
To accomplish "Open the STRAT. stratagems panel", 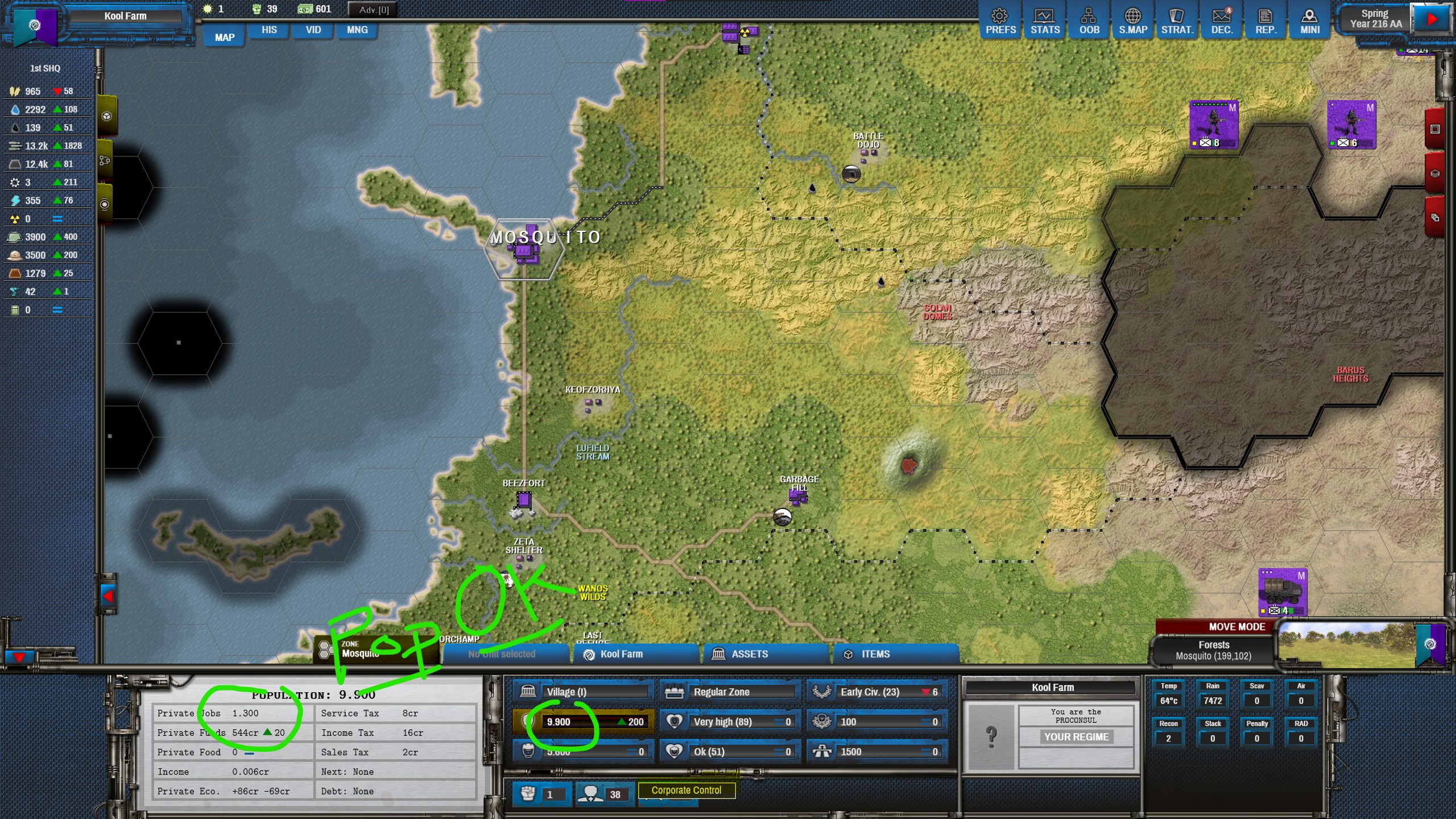I will tap(1177, 22).
